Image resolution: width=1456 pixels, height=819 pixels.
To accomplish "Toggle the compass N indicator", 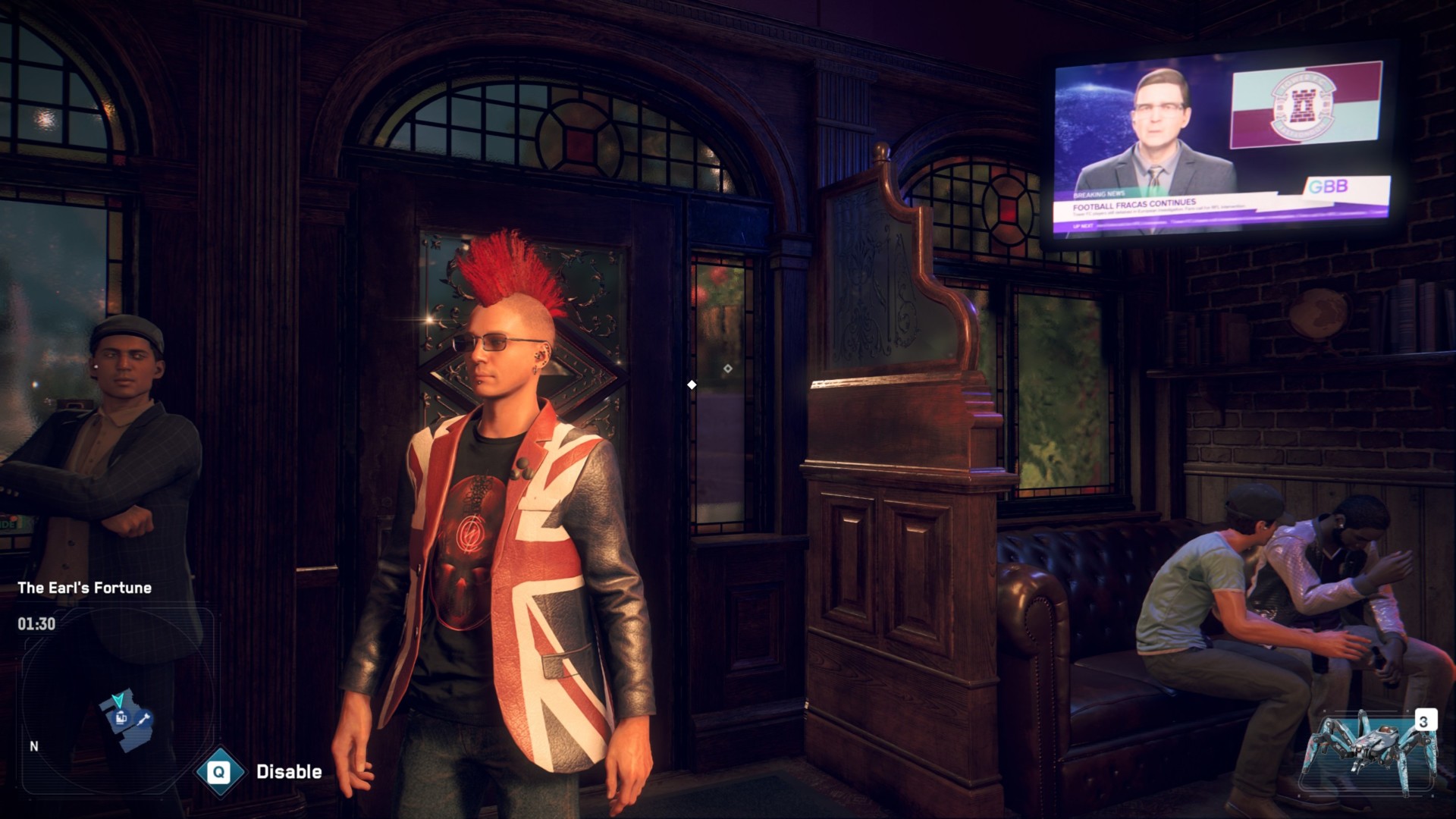I will point(33,748).
